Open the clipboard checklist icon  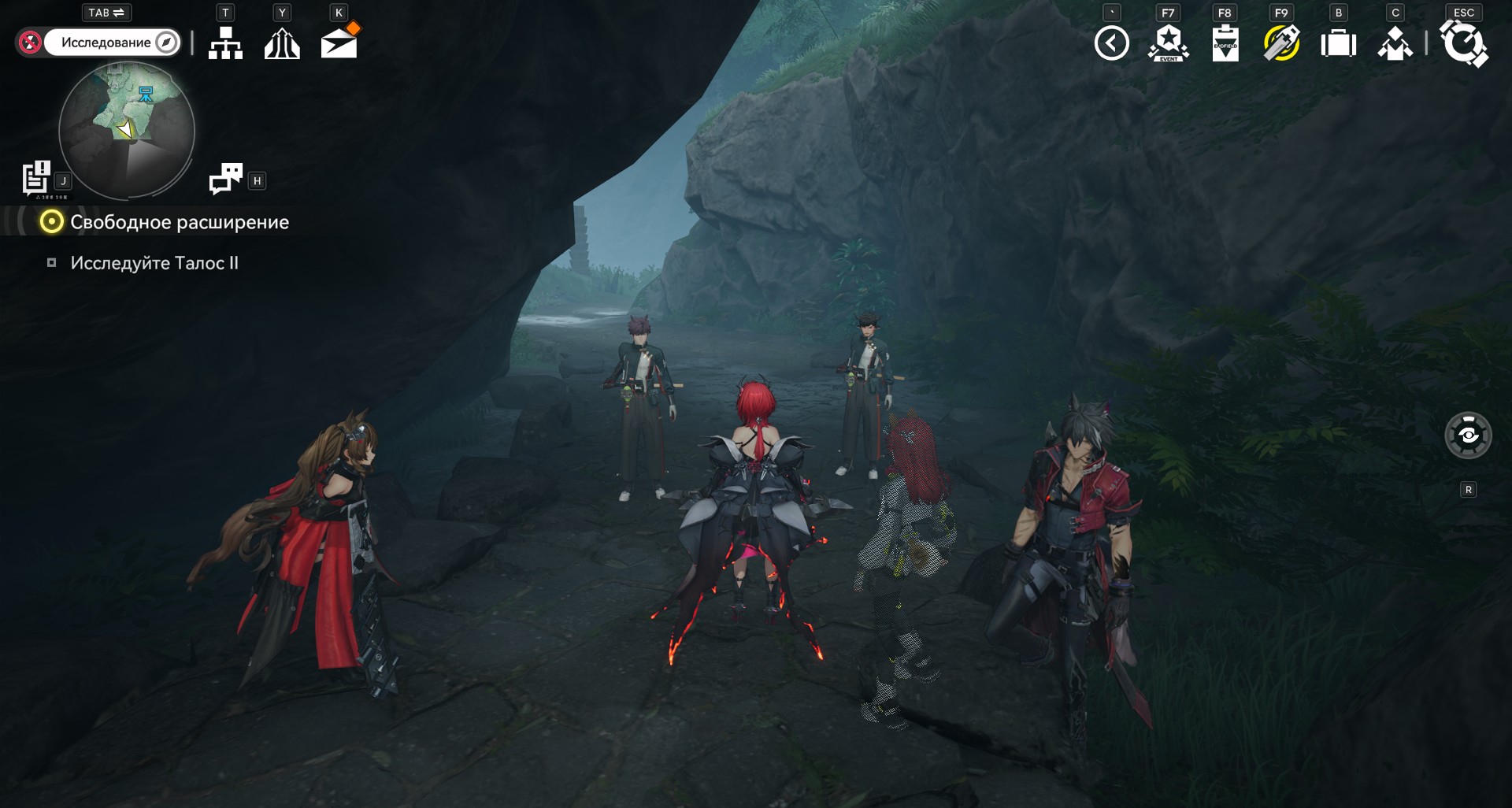click(1225, 43)
